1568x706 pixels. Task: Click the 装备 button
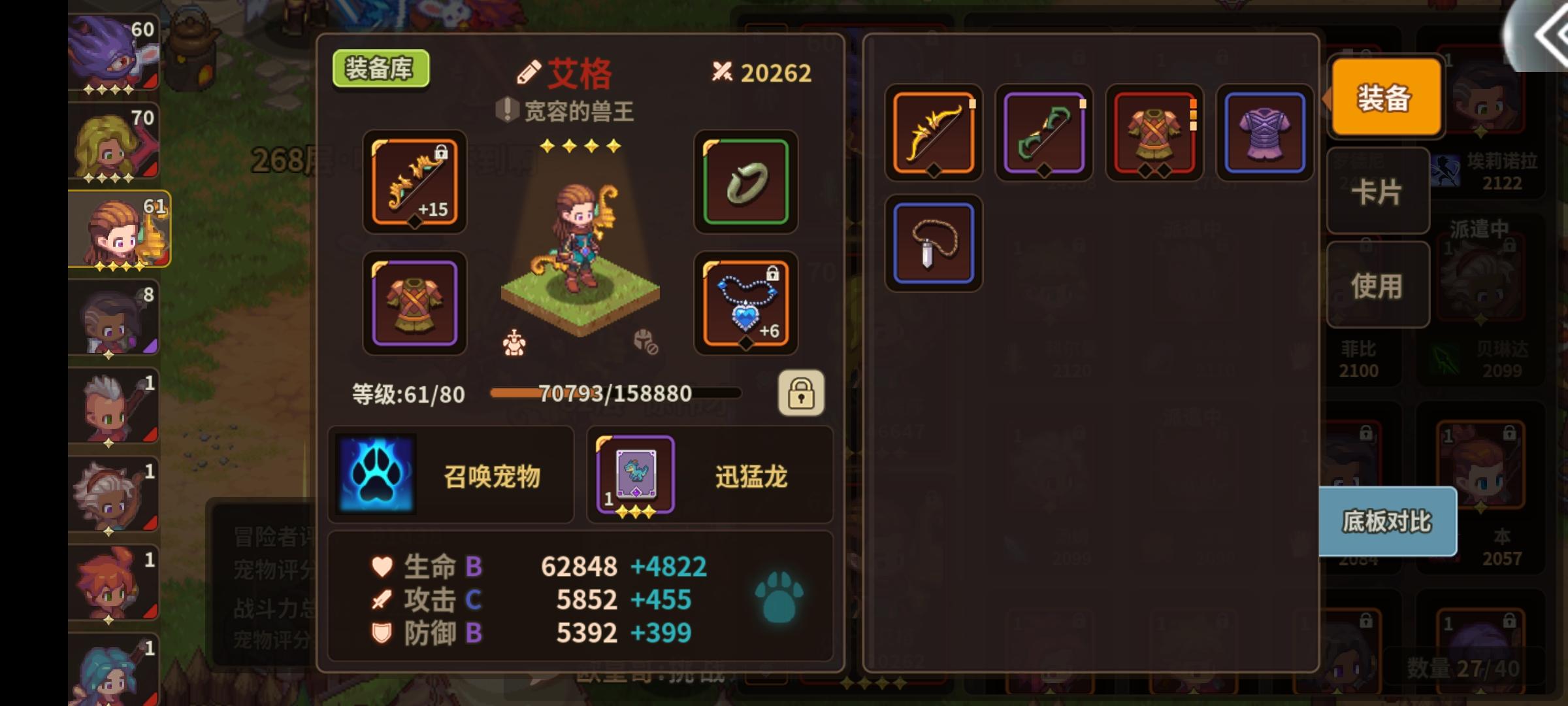(1385, 97)
